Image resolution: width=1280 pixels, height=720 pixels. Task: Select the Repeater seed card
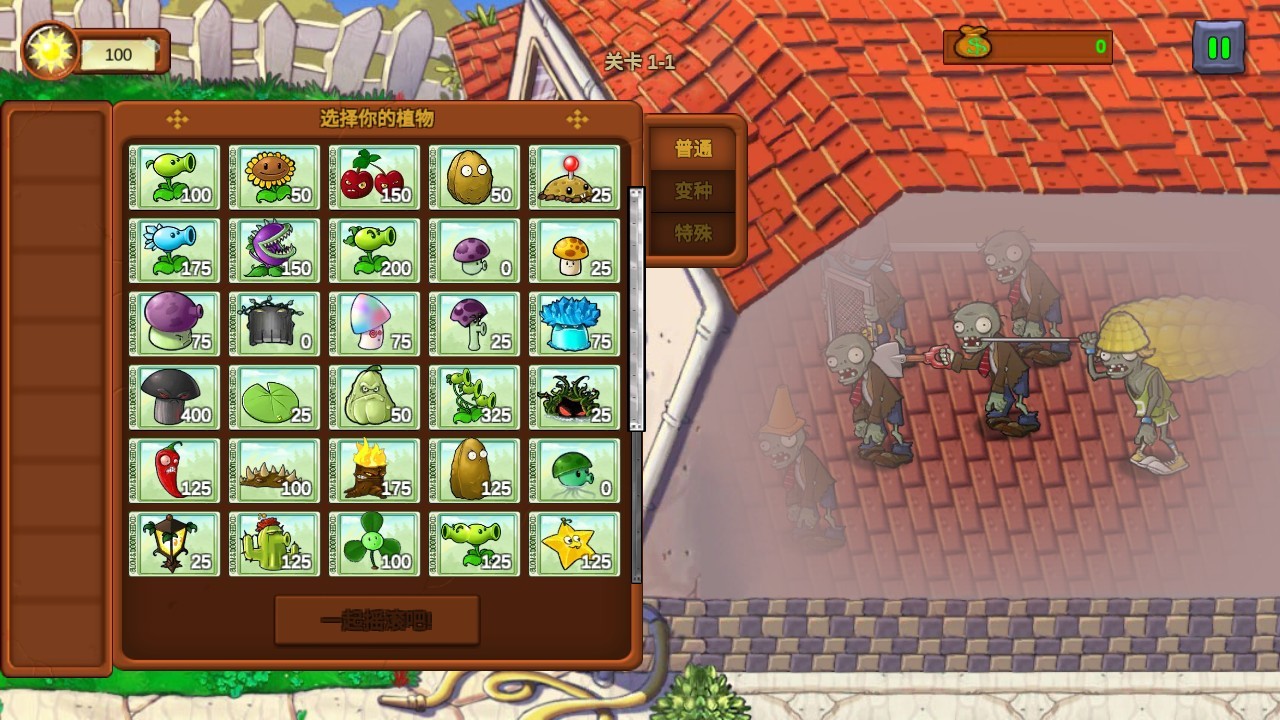pos(374,250)
